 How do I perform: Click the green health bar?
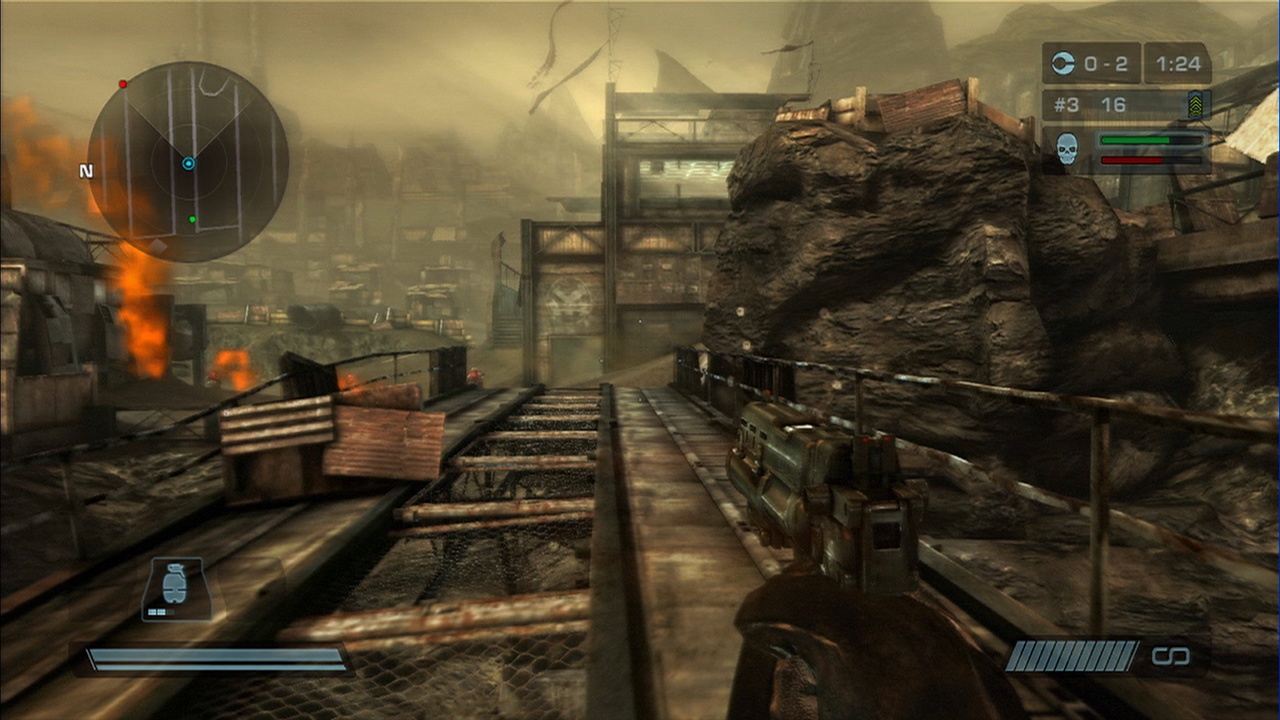click(x=1148, y=140)
